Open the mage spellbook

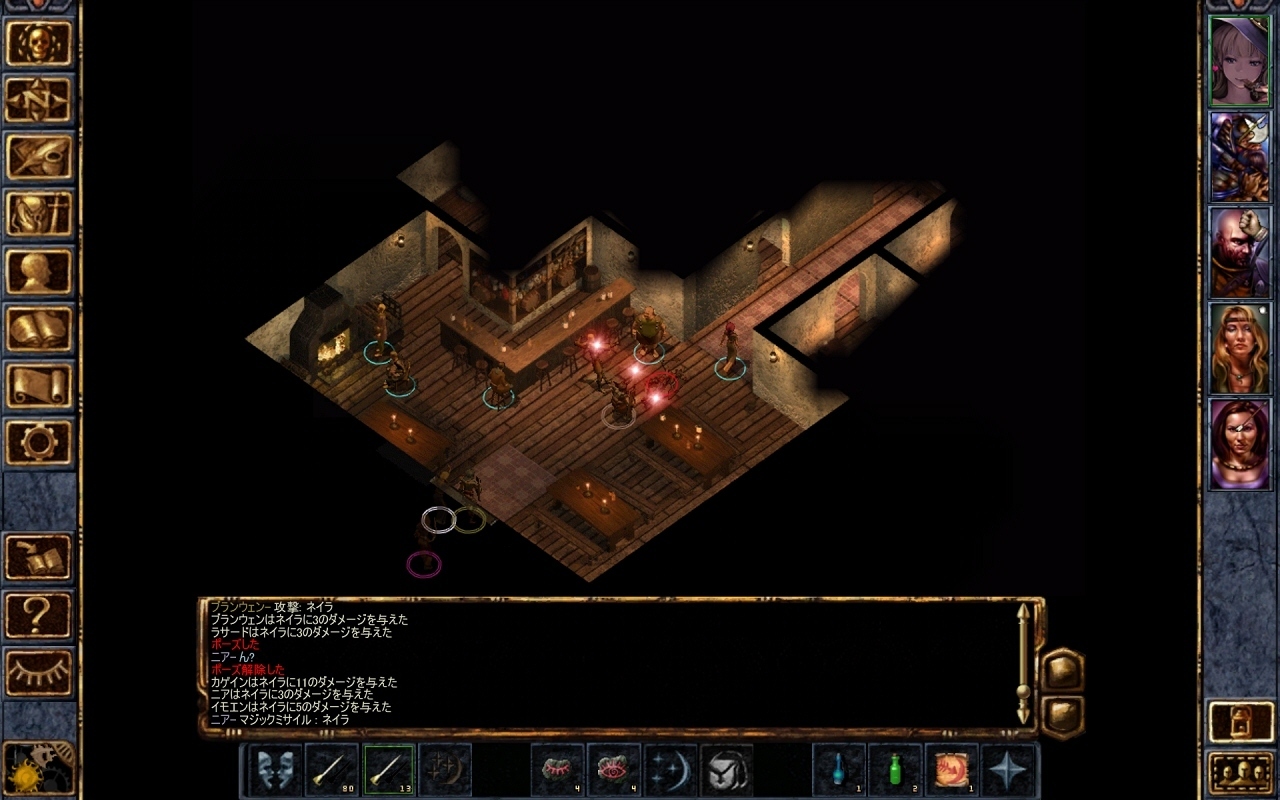(x=40, y=328)
